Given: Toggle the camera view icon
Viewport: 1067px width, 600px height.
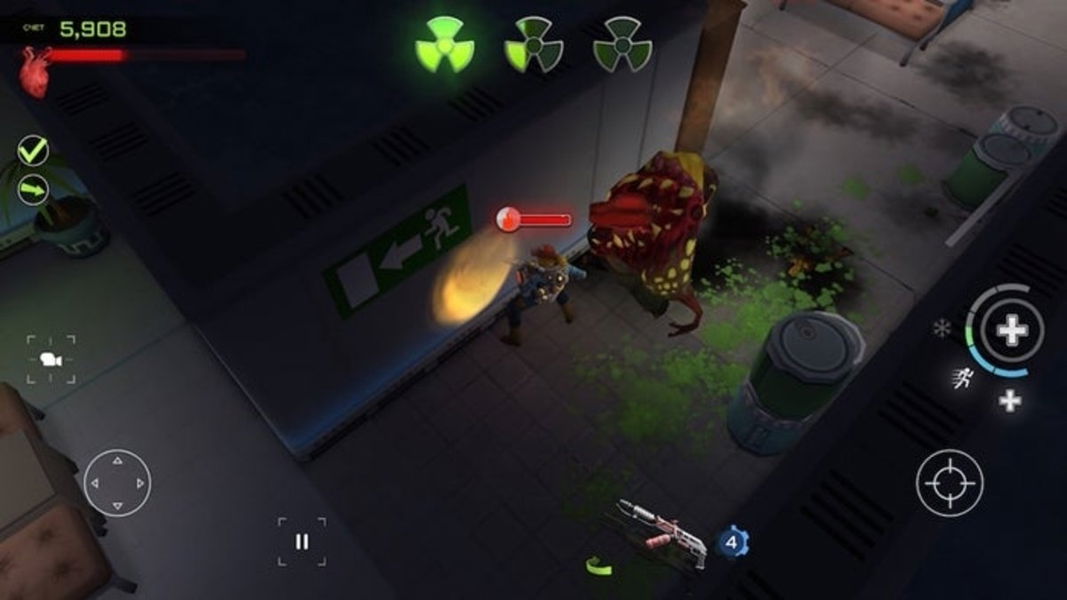Looking at the screenshot, I should pos(50,359).
